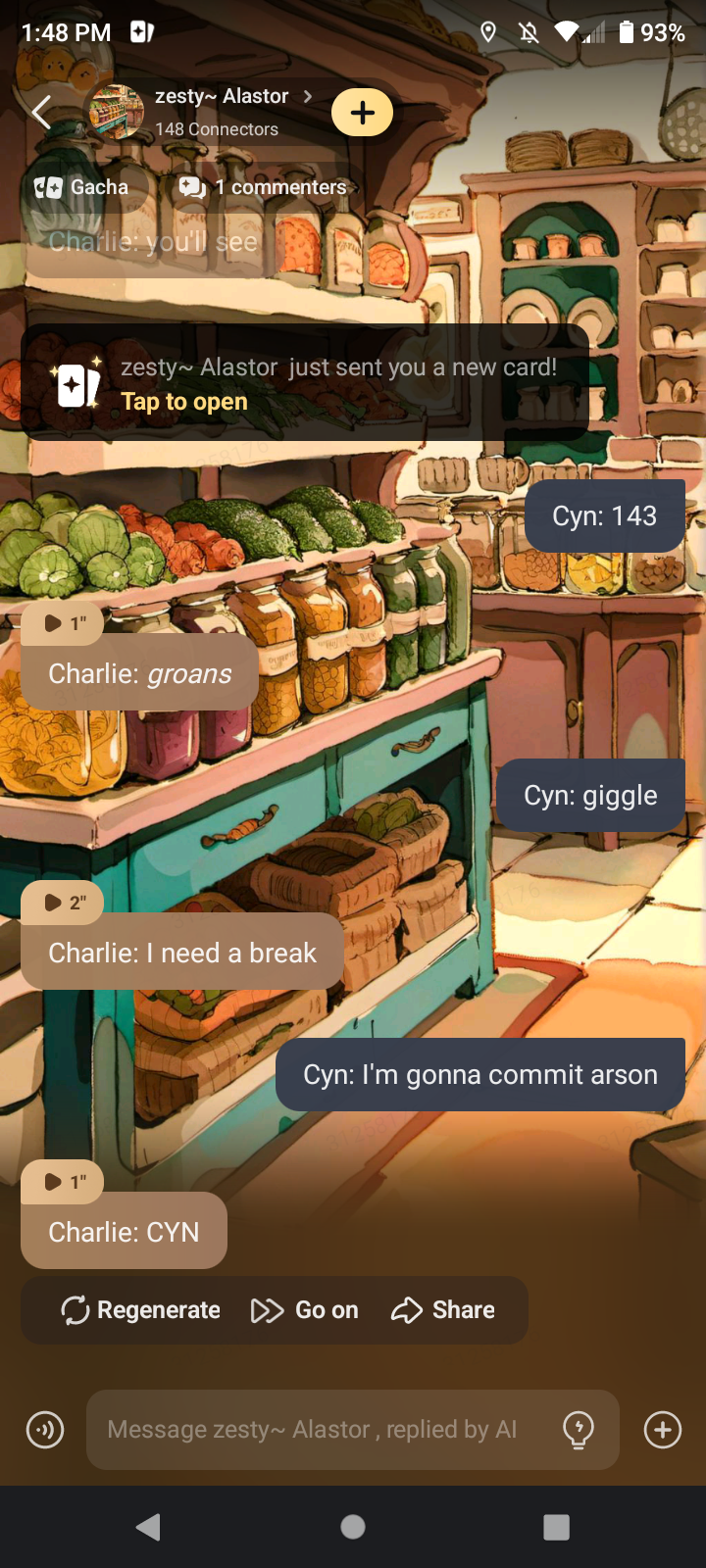Tap to open the new card notification

184,402
